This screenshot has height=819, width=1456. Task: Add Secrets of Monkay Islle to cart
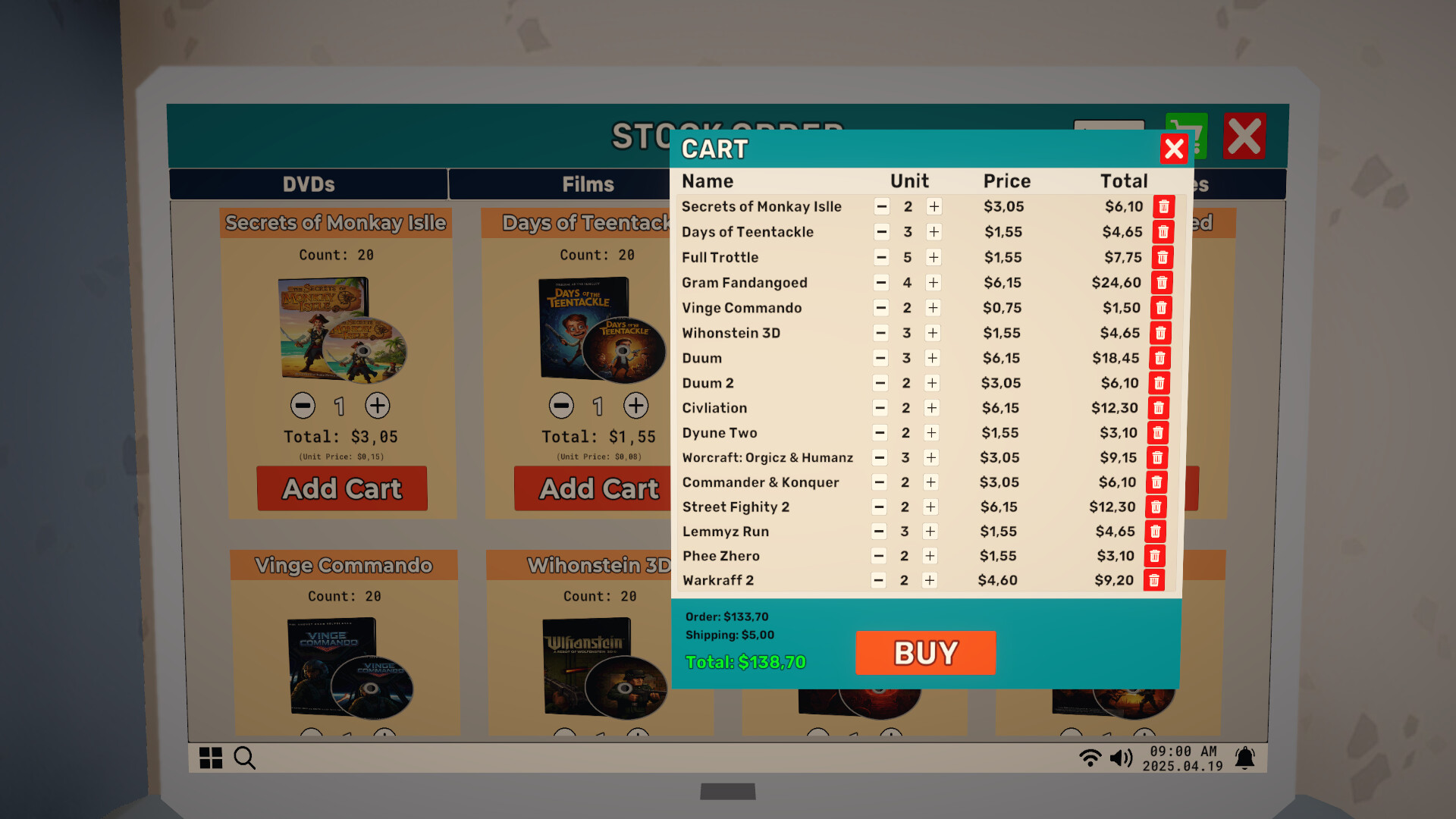coord(341,489)
